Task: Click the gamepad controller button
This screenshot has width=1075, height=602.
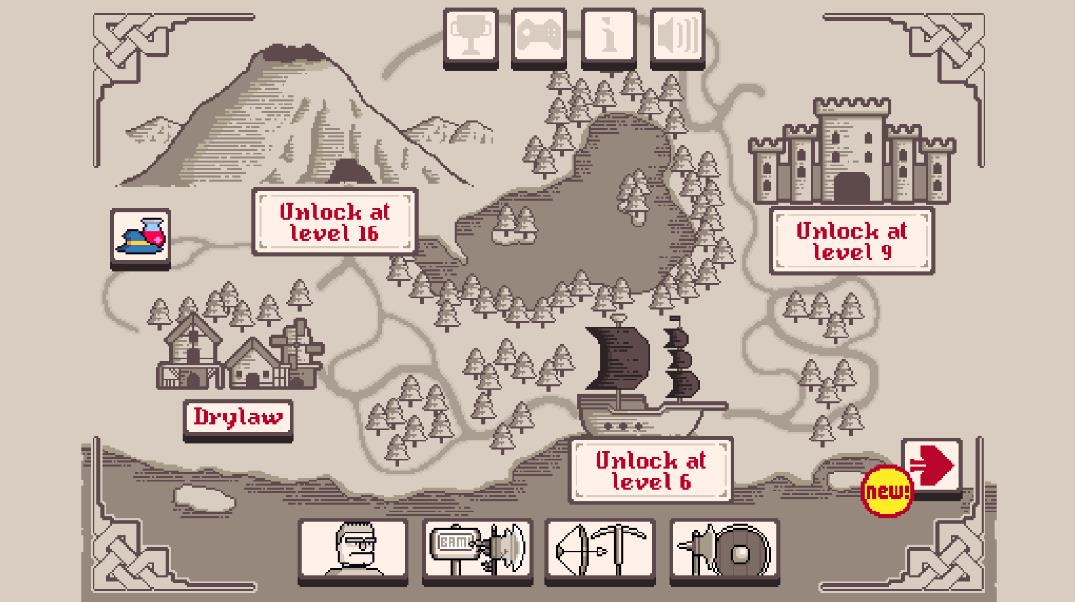Action: click(539, 37)
